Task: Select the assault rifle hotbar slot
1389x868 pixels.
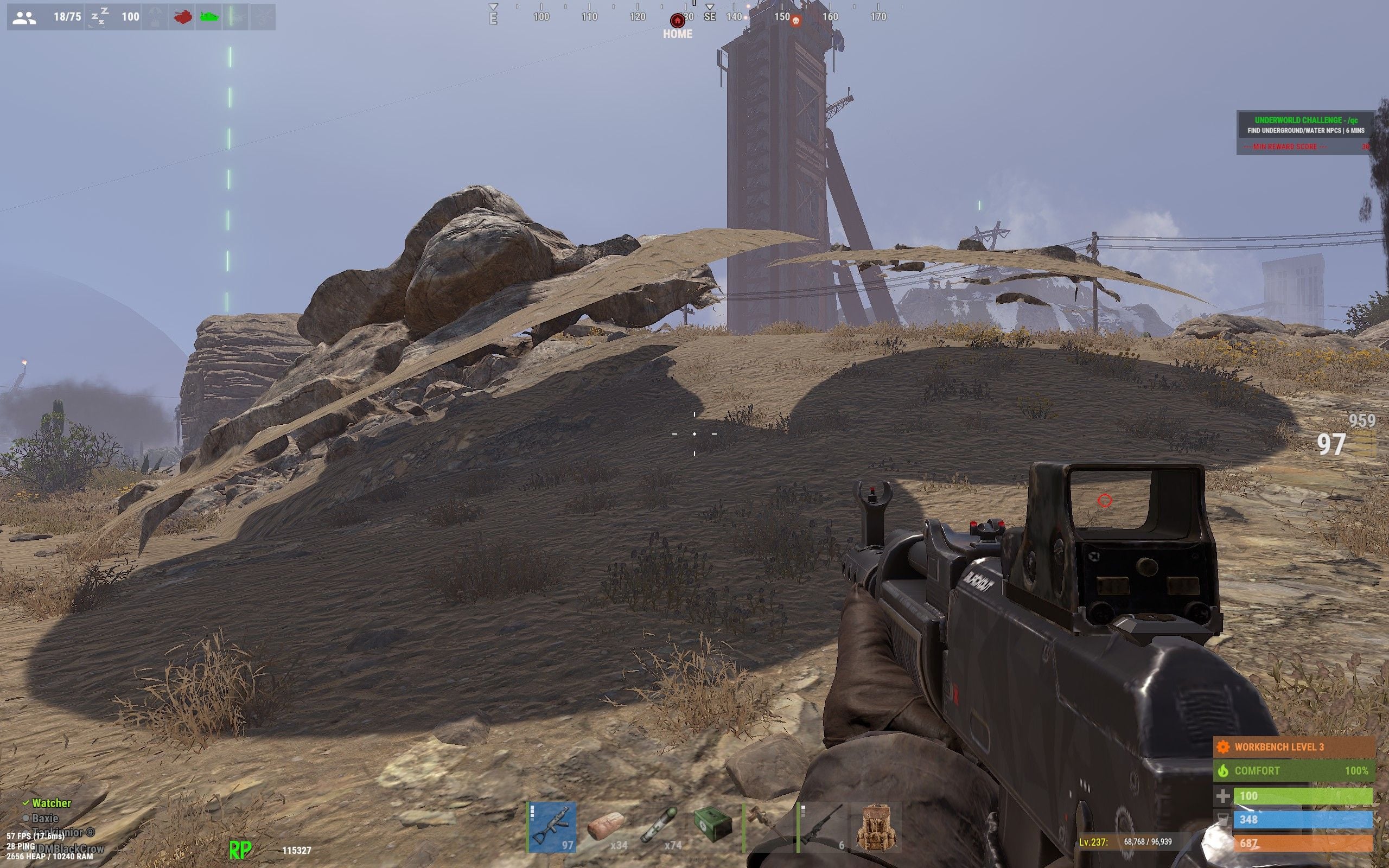Action: [x=552, y=827]
